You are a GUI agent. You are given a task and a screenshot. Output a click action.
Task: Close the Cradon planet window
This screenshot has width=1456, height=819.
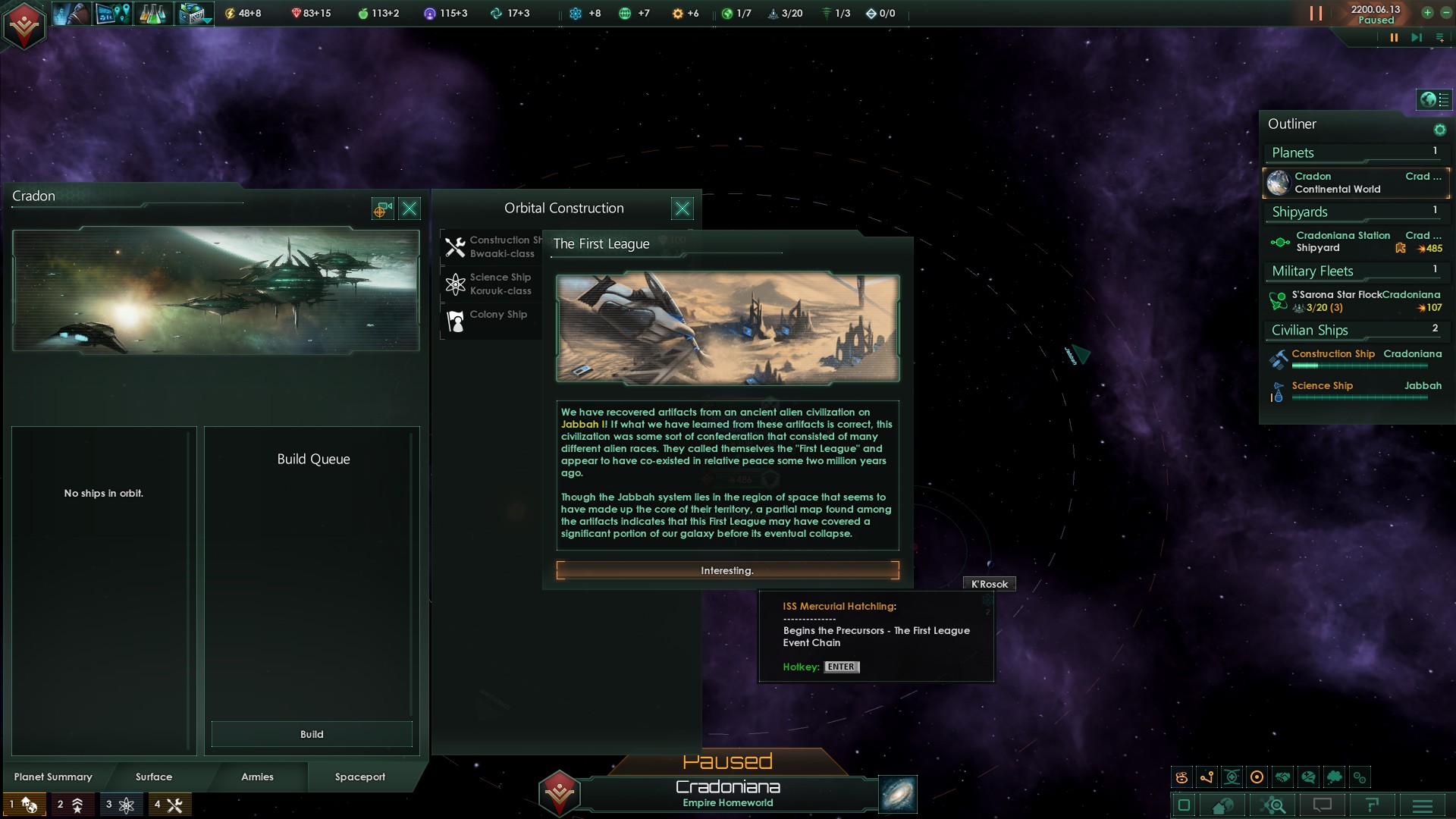tap(409, 209)
